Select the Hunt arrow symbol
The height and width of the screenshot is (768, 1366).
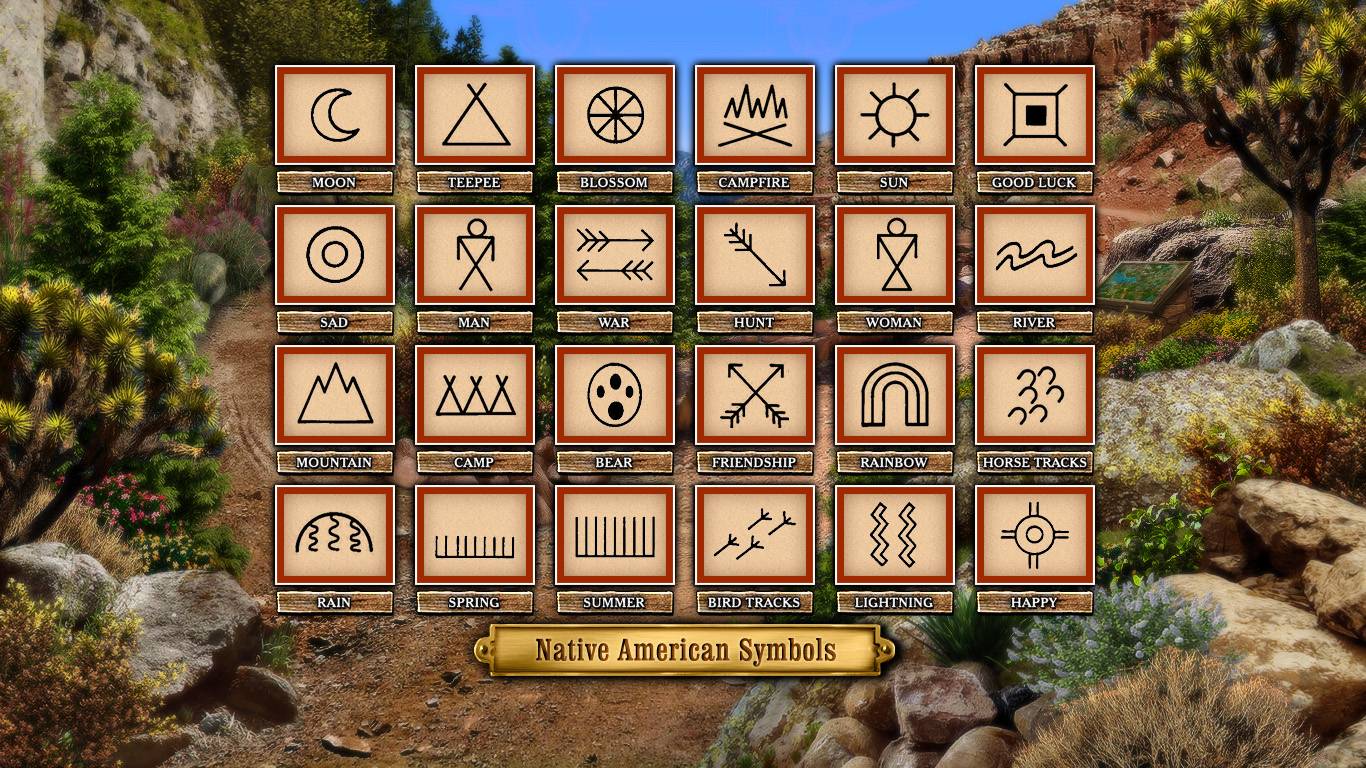point(755,255)
